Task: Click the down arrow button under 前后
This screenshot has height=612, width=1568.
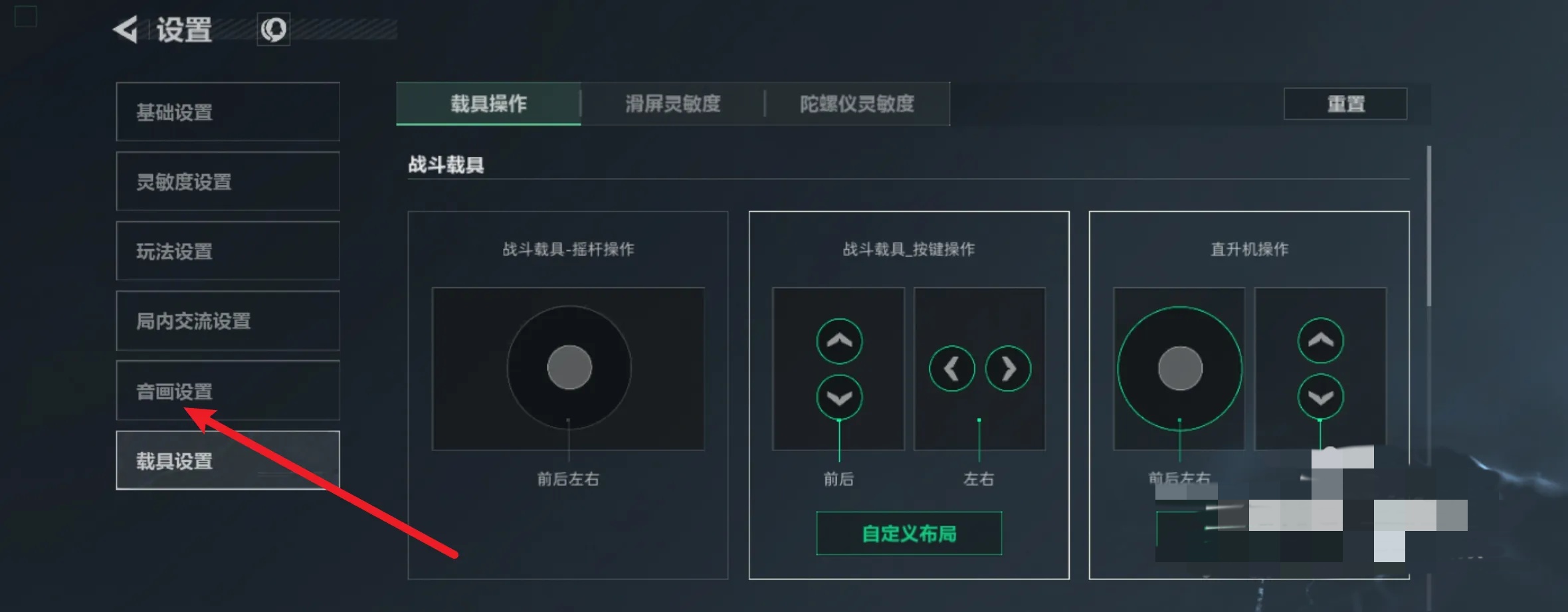Action: click(x=839, y=397)
